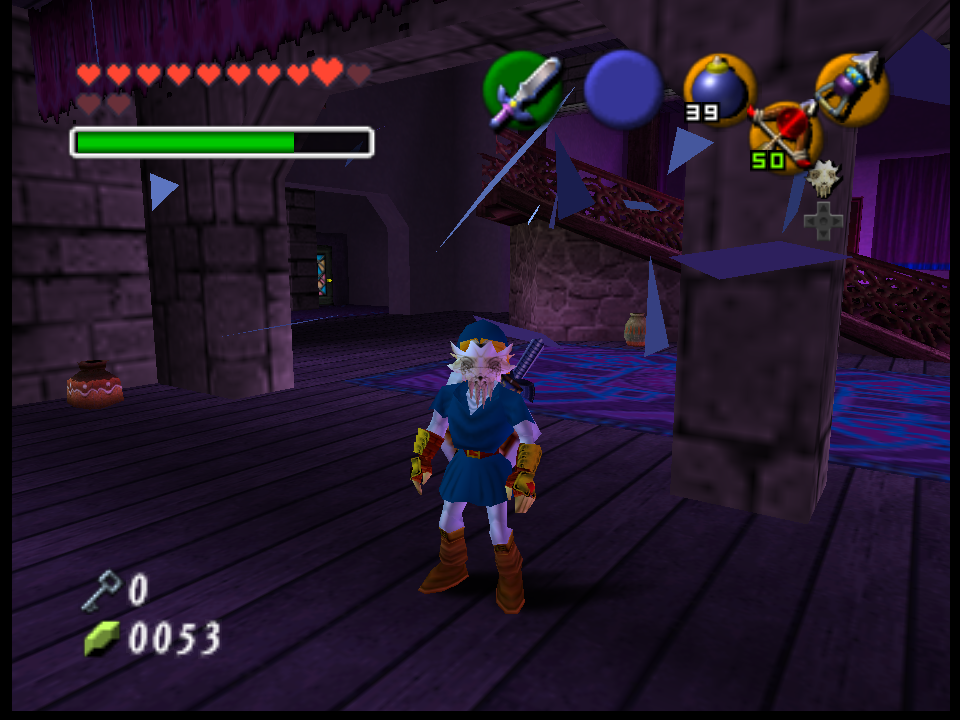Choose the bomb item icon
Screen dimensions: 960x720
(x=718, y=89)
